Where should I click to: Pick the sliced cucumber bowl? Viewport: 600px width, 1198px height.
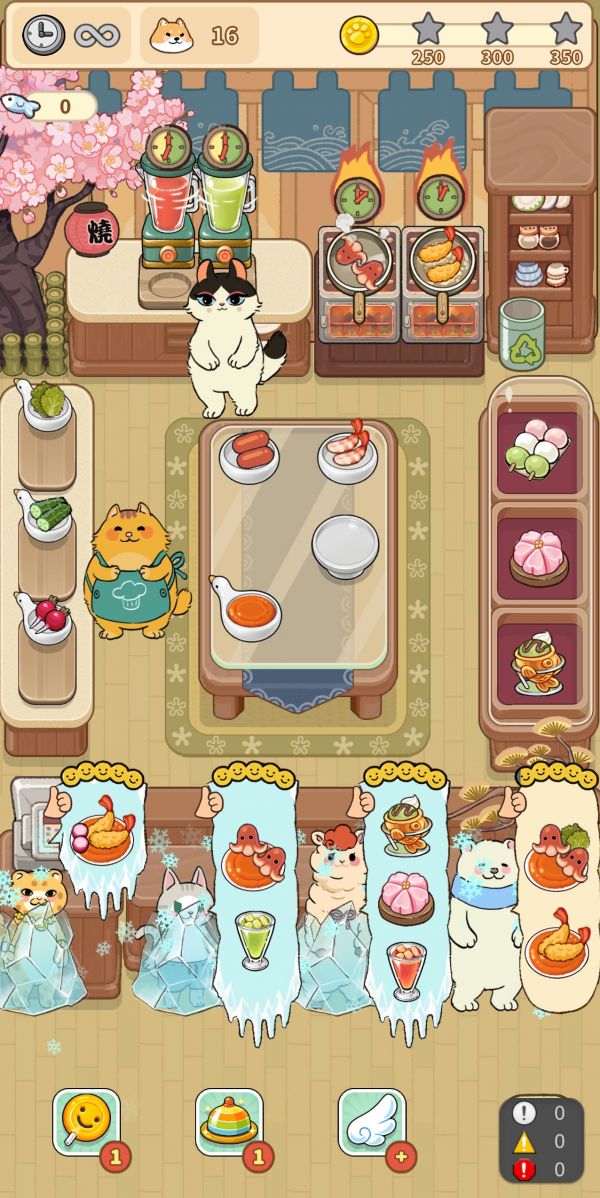46,514
